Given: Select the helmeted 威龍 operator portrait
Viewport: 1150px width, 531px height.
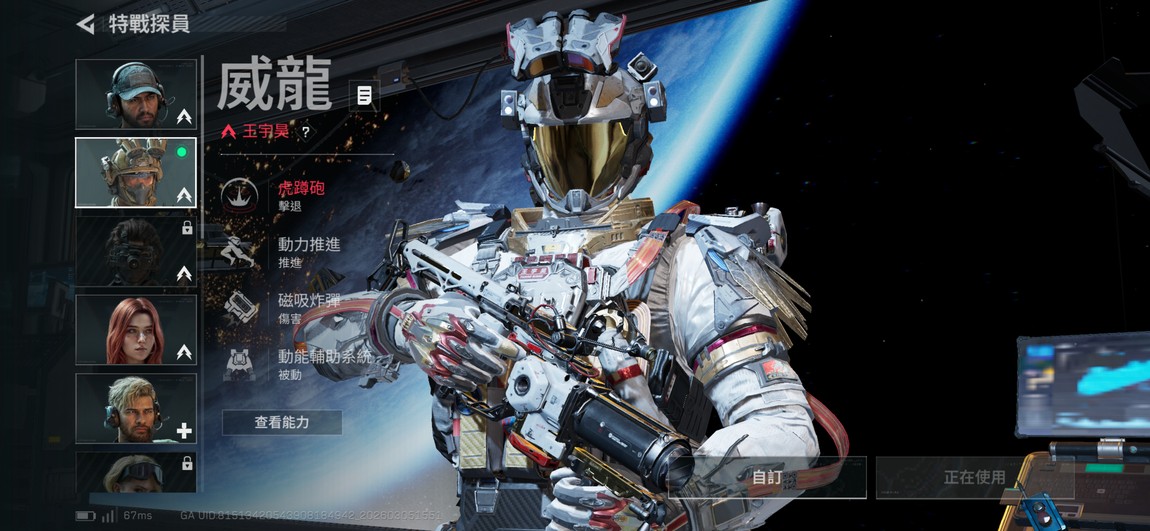Looking at the screenshot, I should (x=136, y=173).
